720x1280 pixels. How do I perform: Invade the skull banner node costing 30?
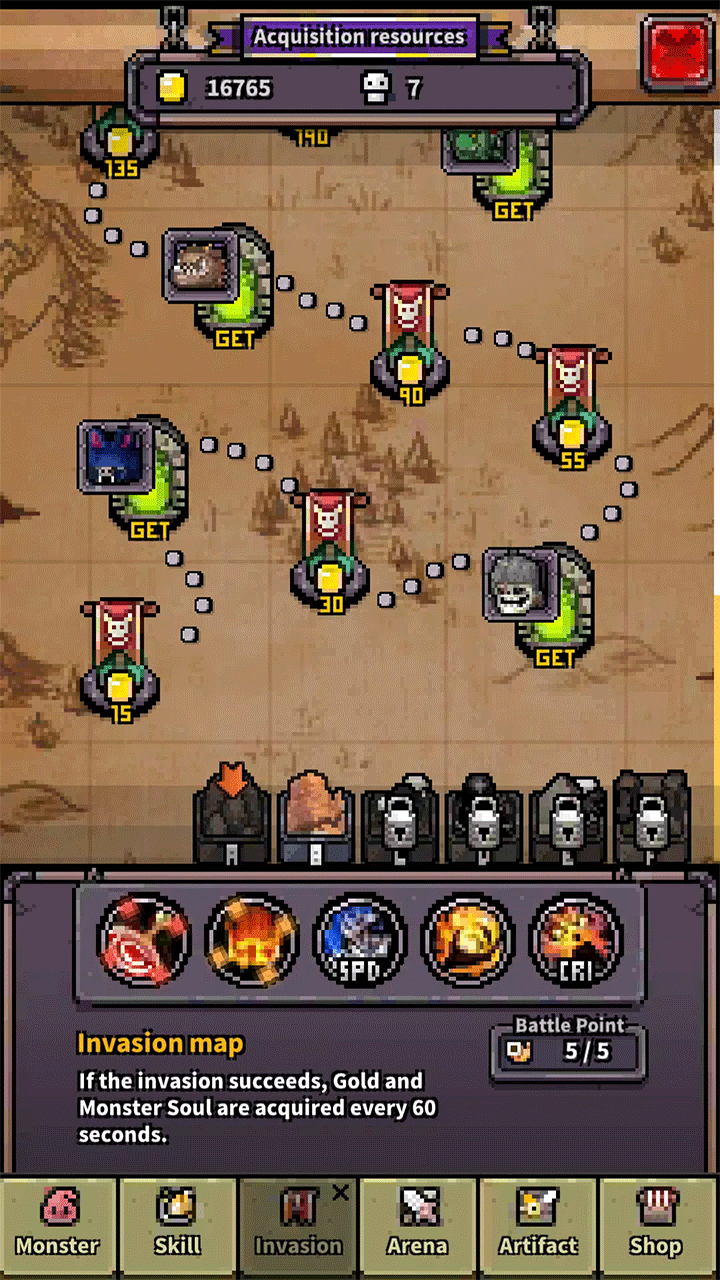328,552
